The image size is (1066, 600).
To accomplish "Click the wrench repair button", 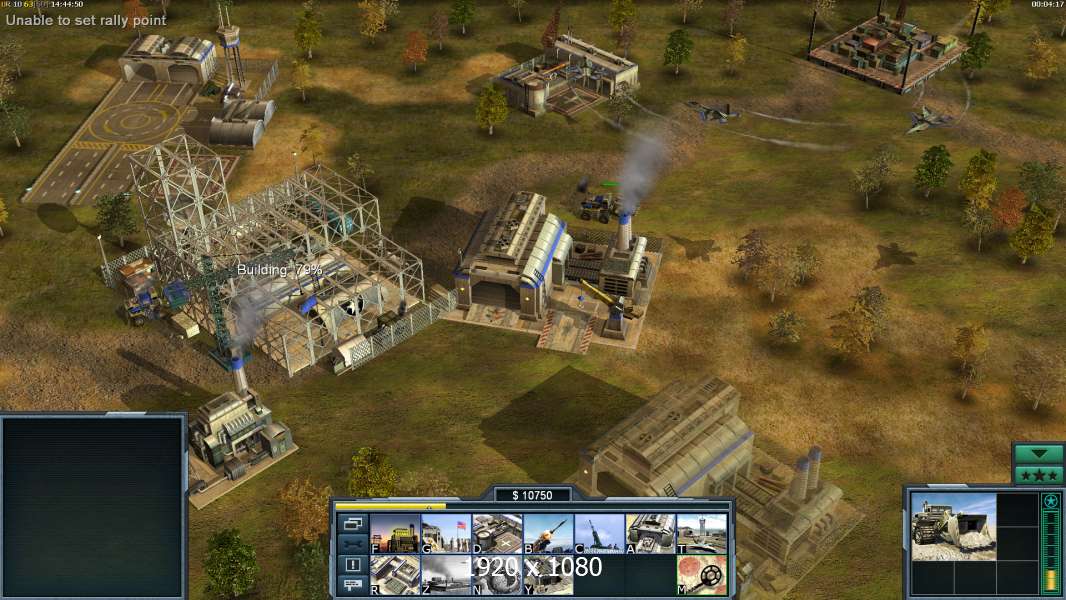I will [x=352, y=544].
